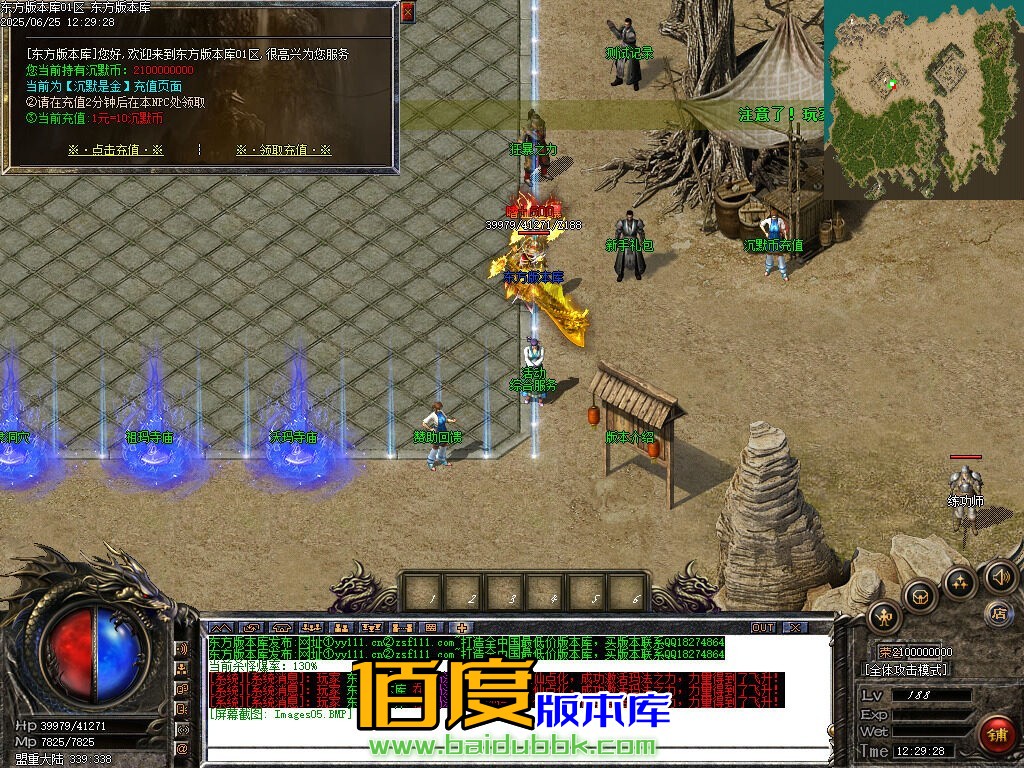Screen dimensions: 1024x768
Task: Click the OUT button on chat panel
Action: coord(763,627)
